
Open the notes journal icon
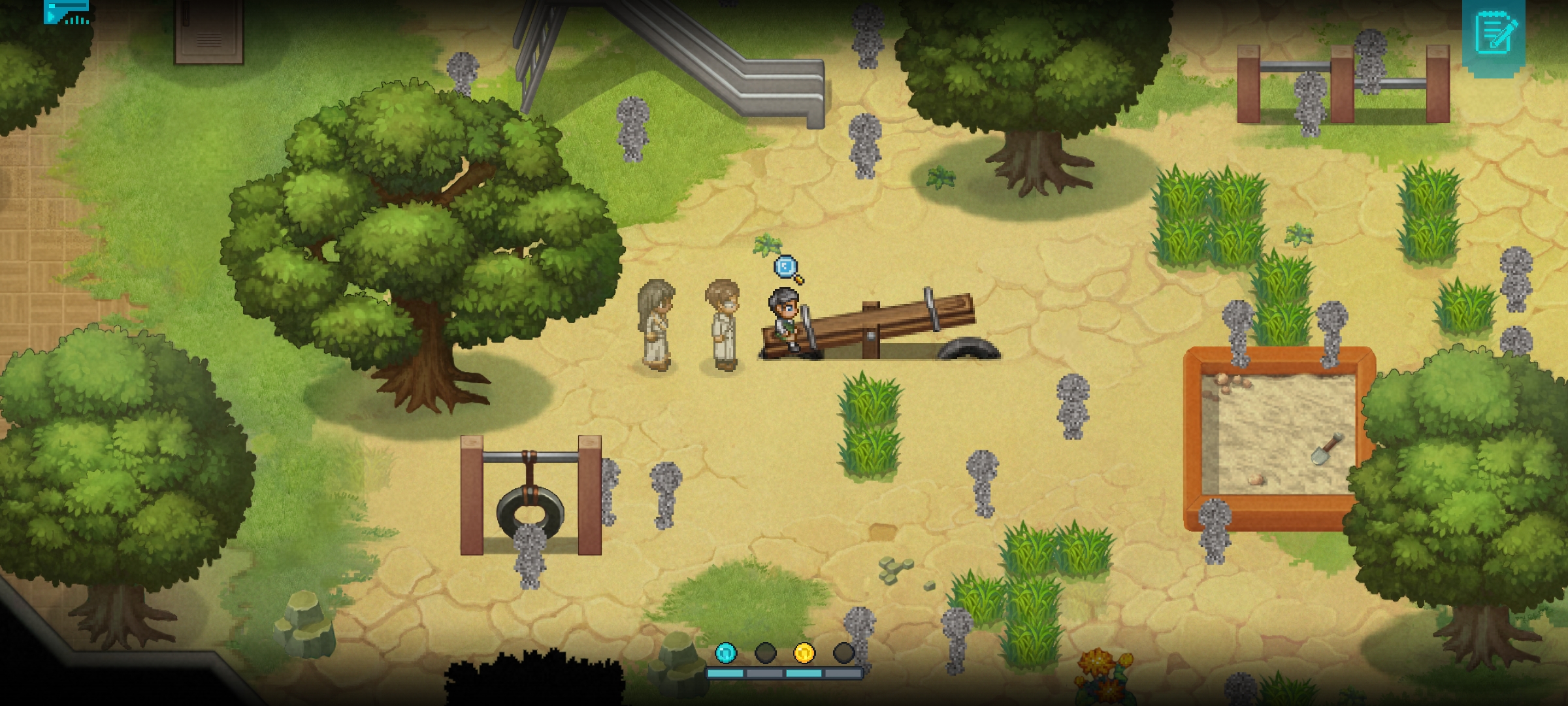coord(1494,34)
